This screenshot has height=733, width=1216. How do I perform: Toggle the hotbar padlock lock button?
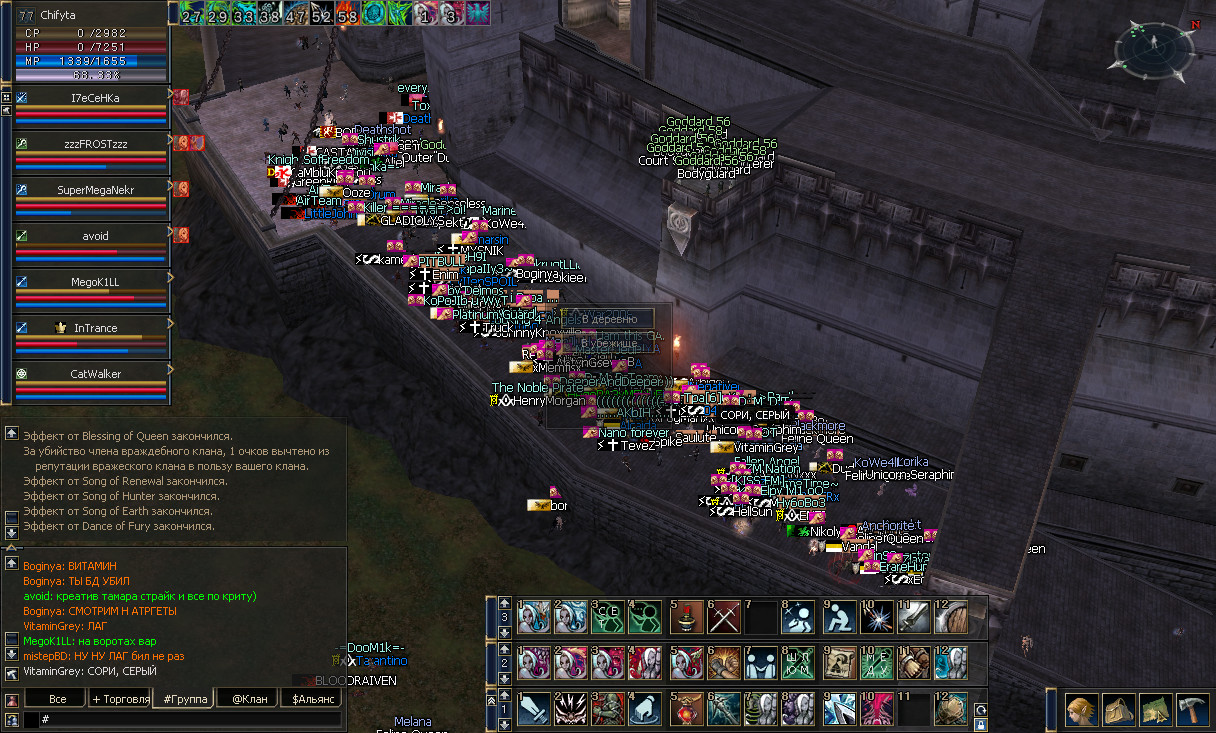[981, 723]
